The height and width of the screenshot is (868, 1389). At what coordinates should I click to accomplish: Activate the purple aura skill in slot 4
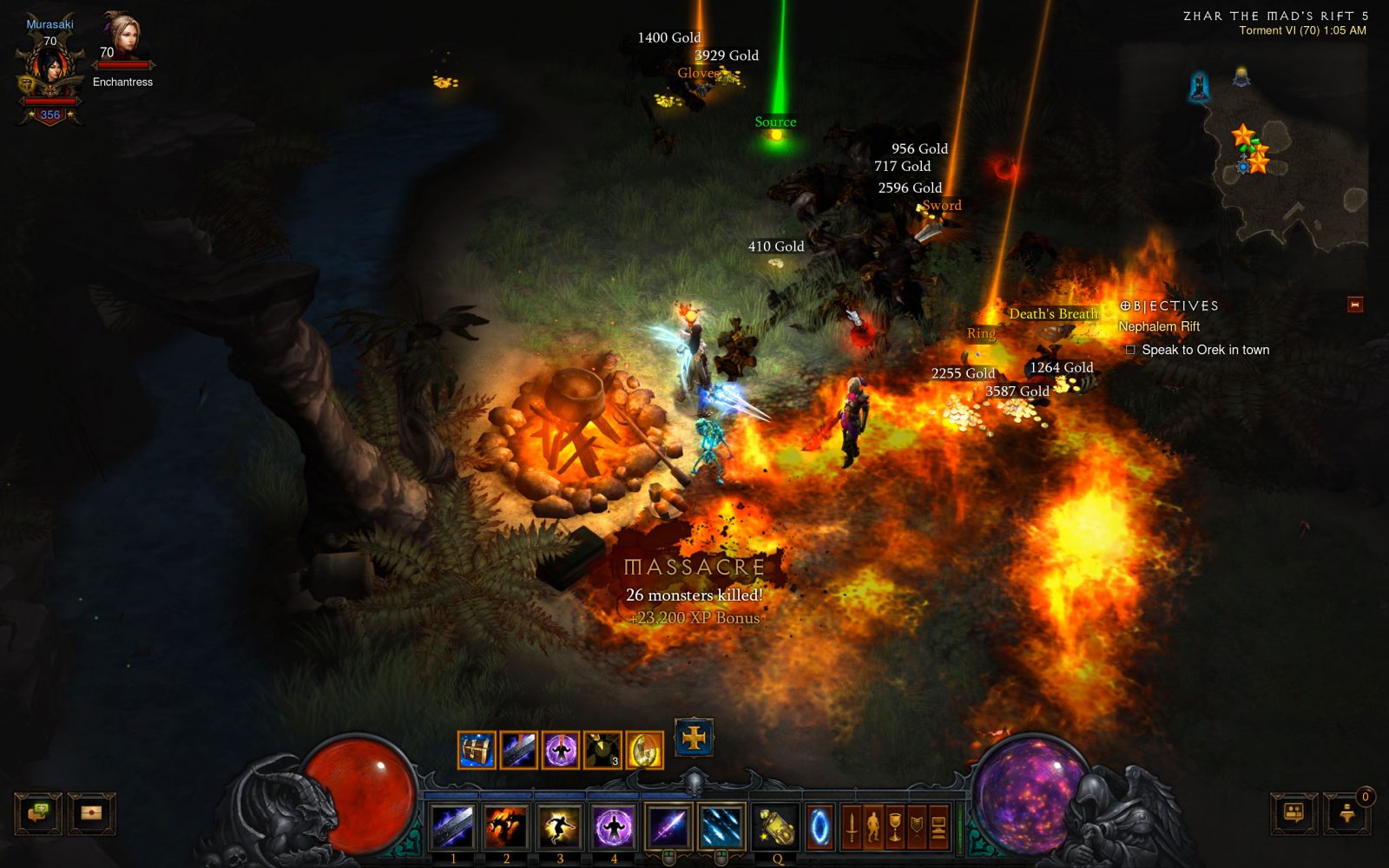[x=614, y=826]
